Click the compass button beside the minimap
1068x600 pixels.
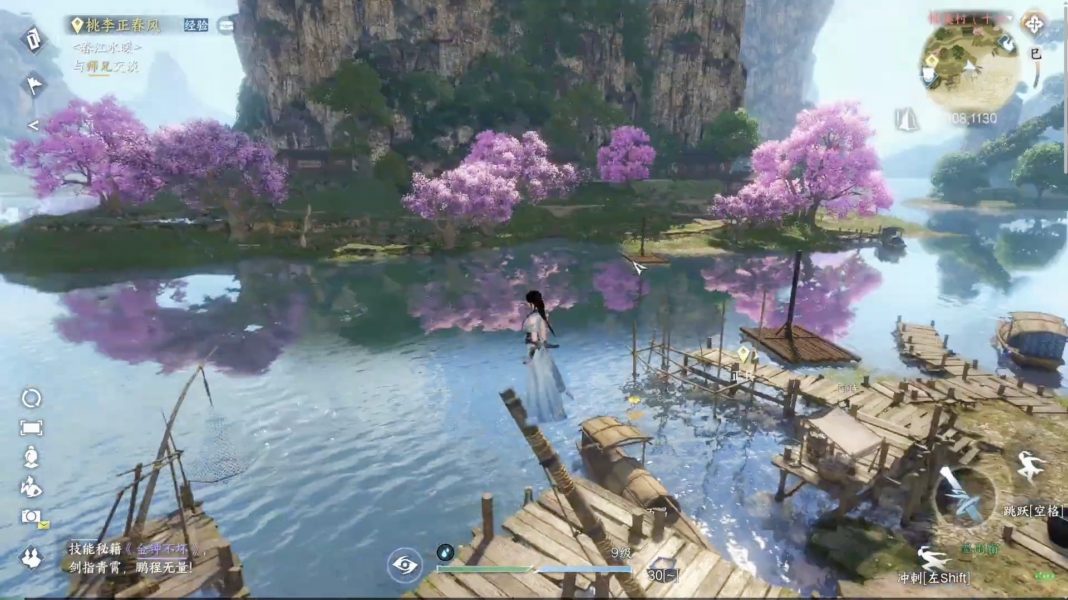tap(1034, 22)
